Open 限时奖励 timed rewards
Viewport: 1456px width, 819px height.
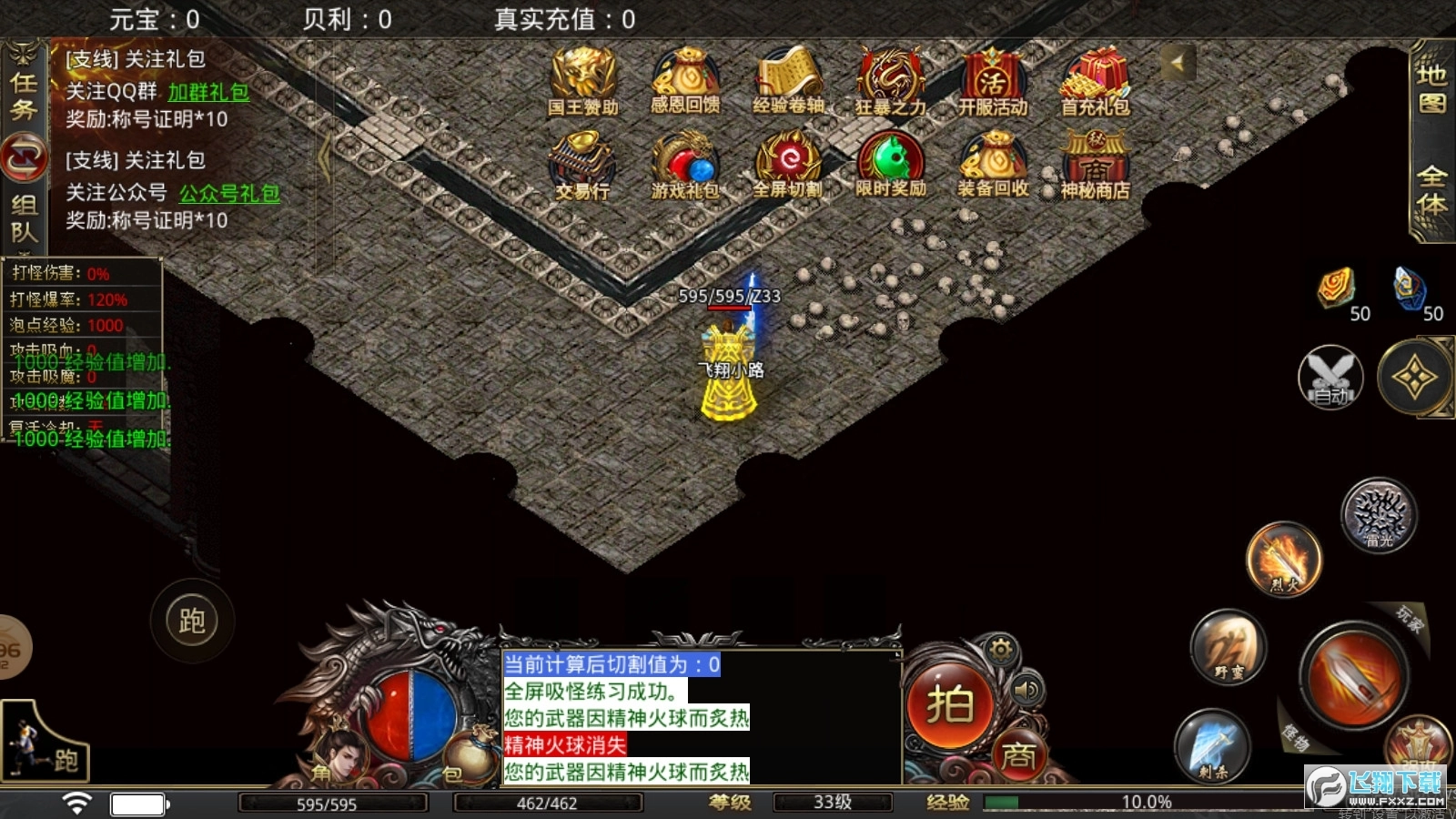tap(890, 164)
